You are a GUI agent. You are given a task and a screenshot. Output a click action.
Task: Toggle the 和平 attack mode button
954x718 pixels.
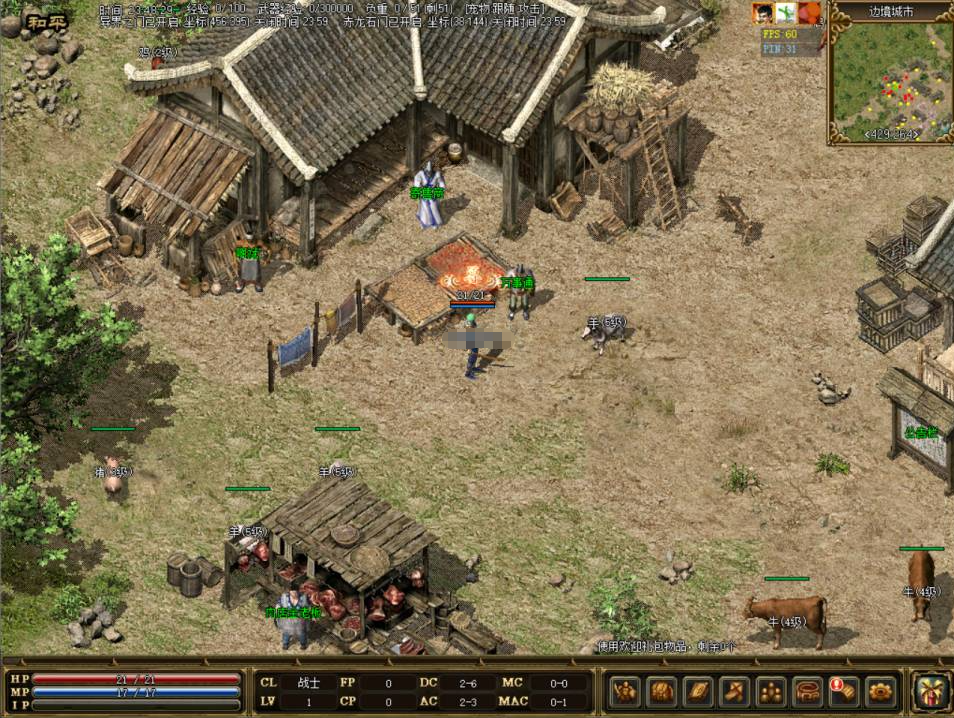pyautogui.click(x=48, y=21)
